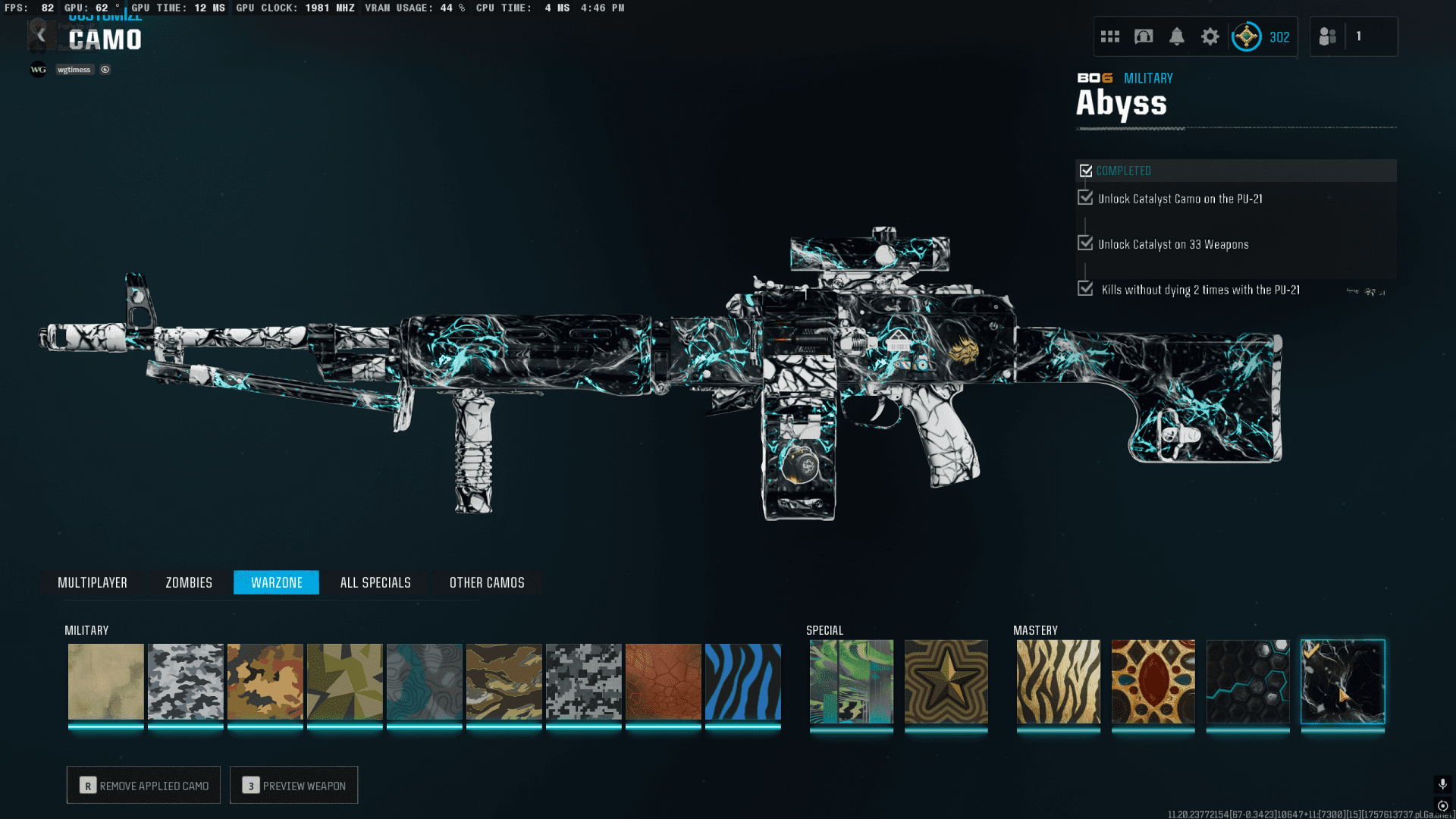Open the settings gear icon
The image size is (1456, 819).
point(1210,36)
